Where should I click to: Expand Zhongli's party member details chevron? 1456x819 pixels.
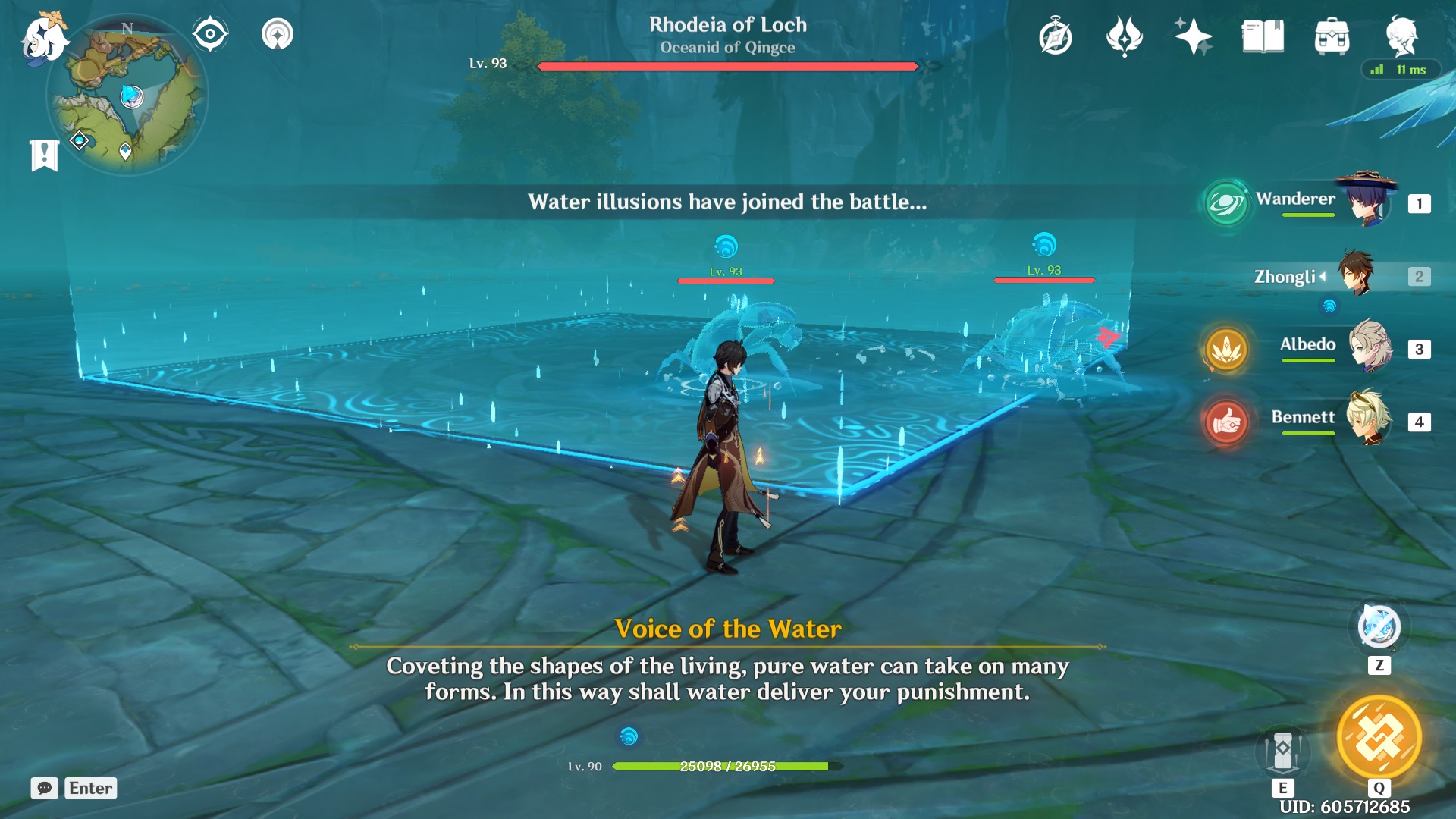(x=1324, y=276)
